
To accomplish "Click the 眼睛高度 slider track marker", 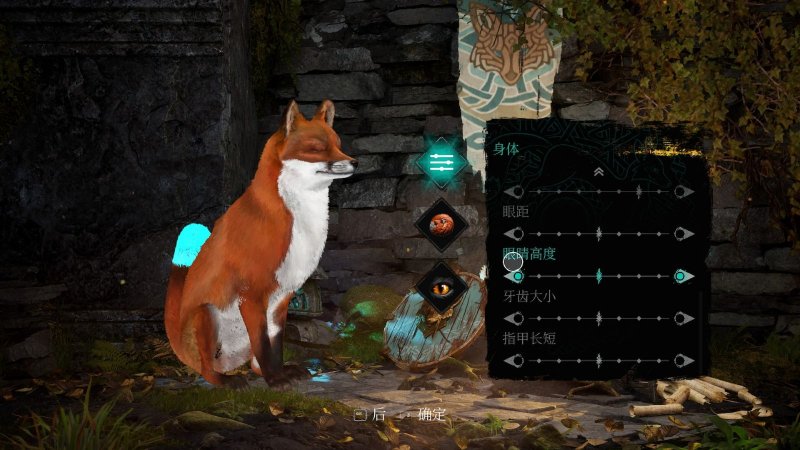I will (599, 276).
